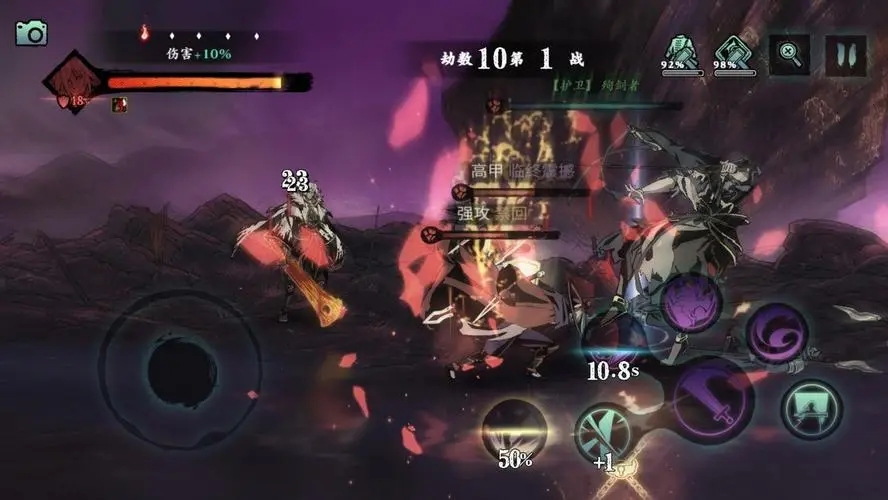Image resolution: width=888 pixels, height=500 pixels.
Task: Tap the skill on 10.8s cooldown
Action: [x=612, y=348]
